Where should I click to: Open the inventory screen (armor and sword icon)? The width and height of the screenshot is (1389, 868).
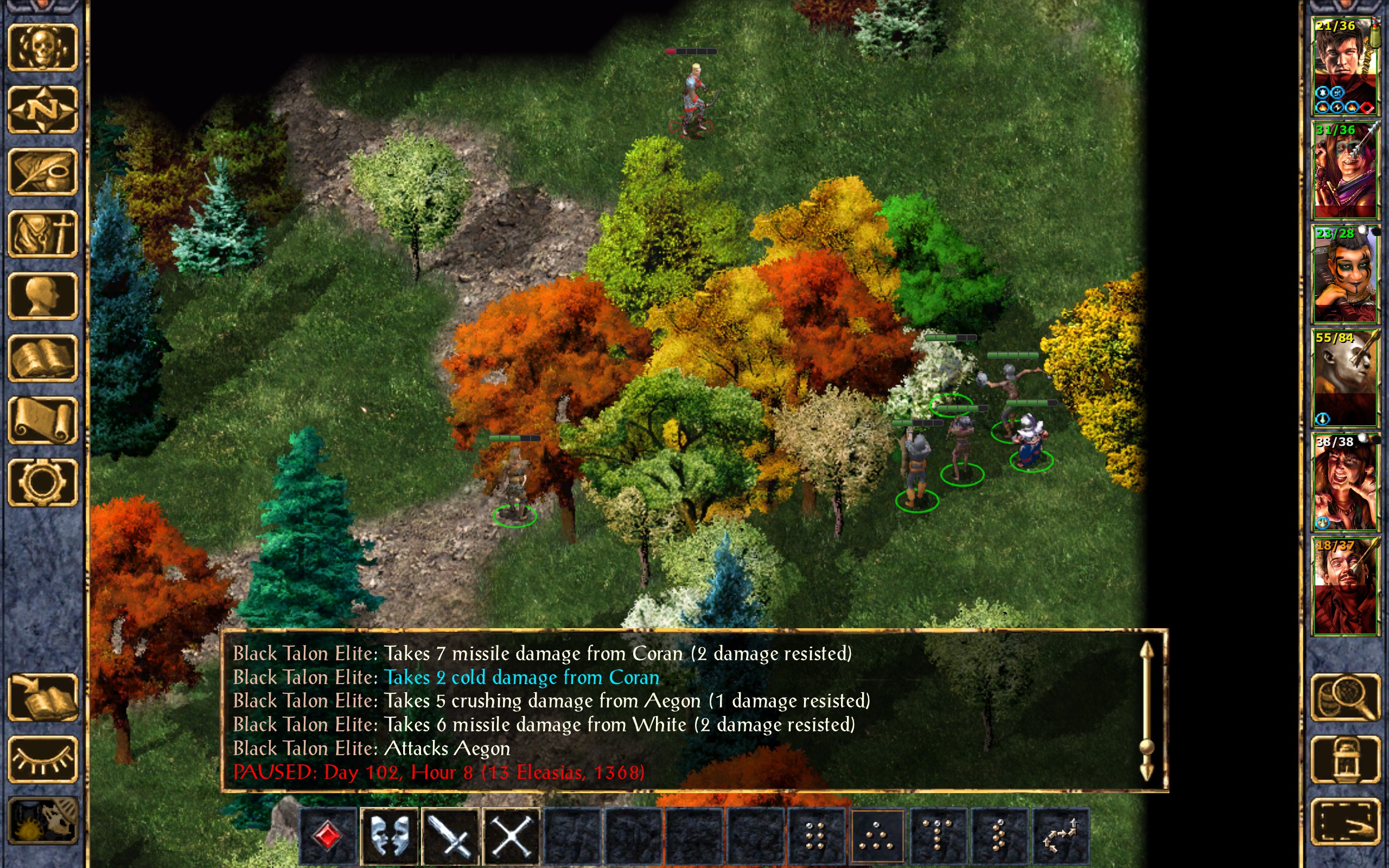click(42, 234)
